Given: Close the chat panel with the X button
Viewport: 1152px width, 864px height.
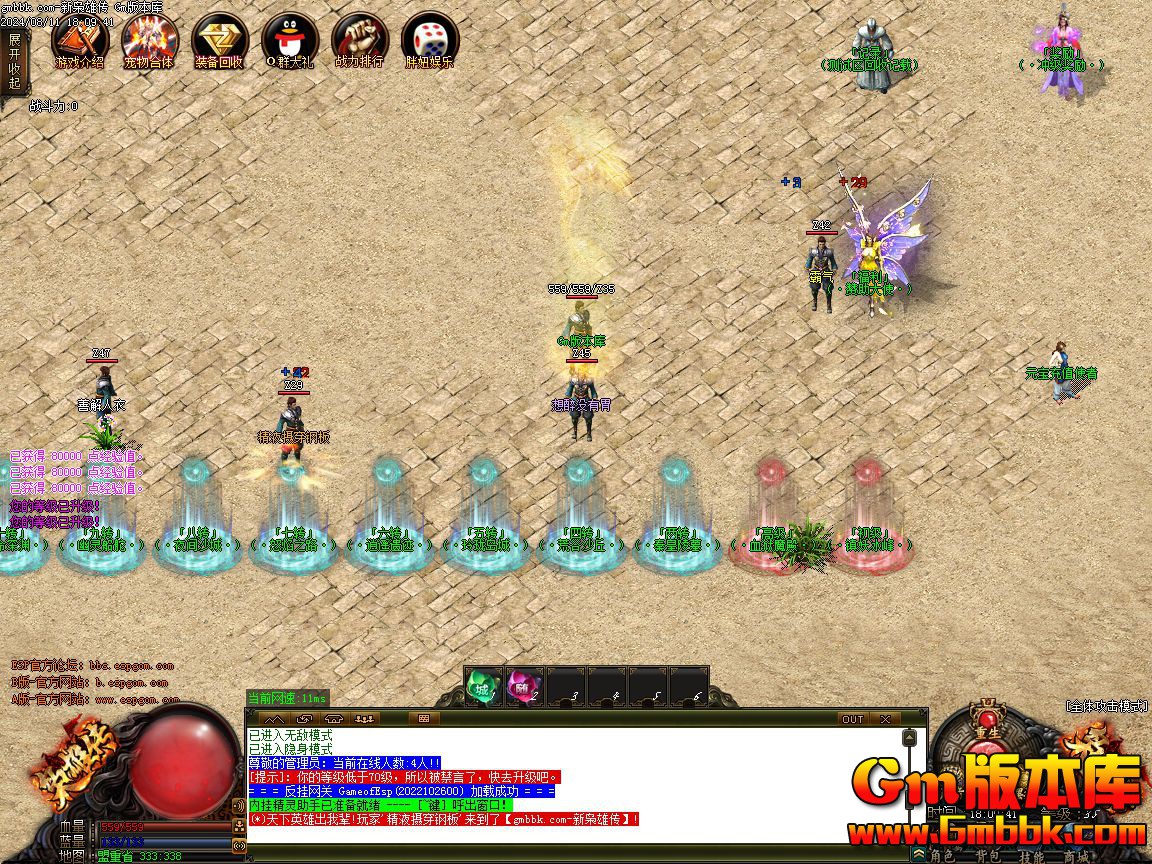Looking at the screenshot, I should click(x=885, y=719).
